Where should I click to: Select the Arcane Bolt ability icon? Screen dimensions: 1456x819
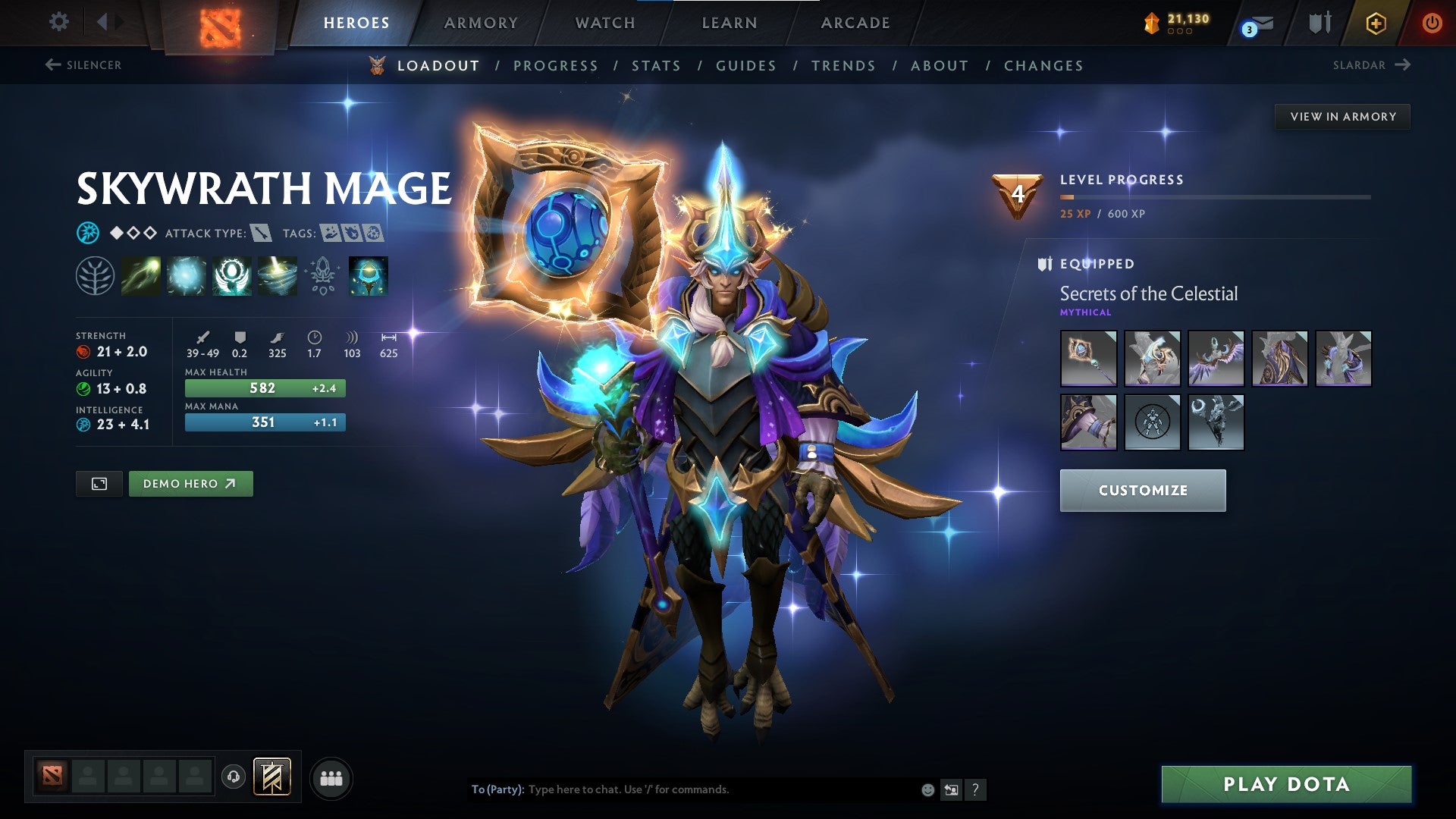(x=139, y=275)
